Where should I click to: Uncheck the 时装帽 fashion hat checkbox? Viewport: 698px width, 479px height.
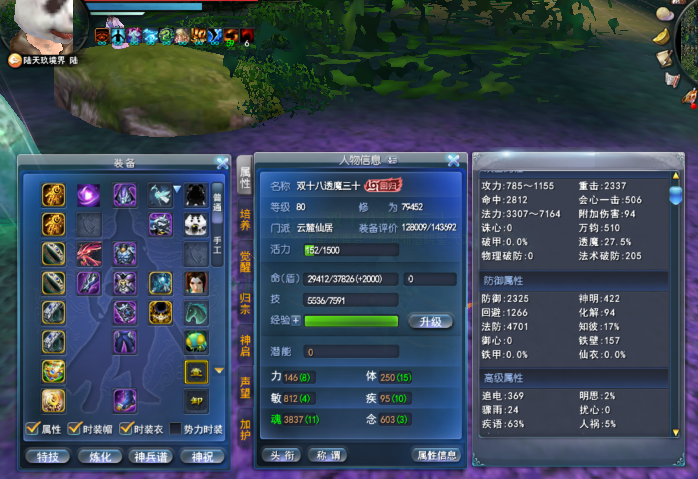click(76, 429)
